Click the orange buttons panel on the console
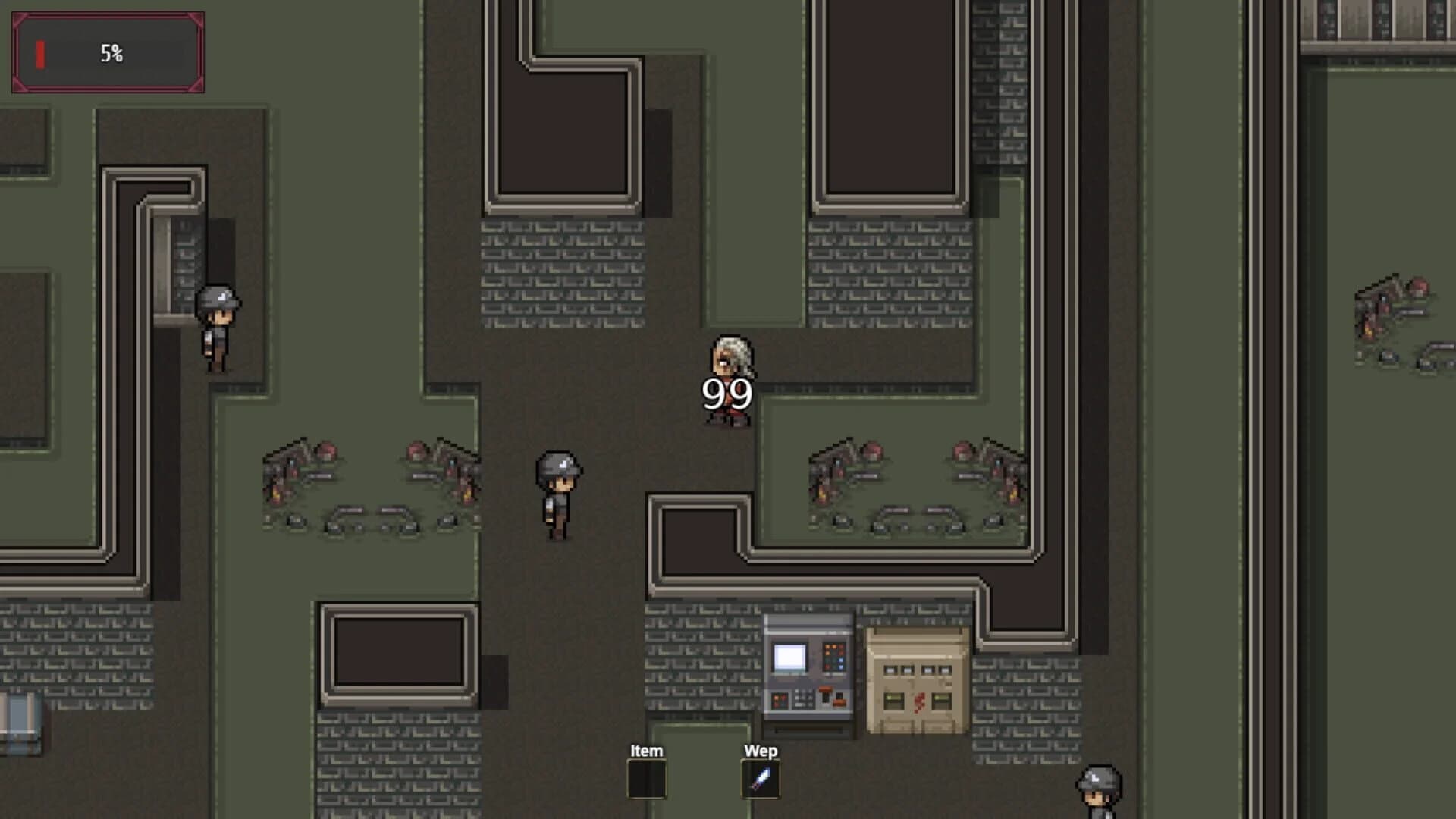Image resolution: width=1456 pixels, height=819 pixels. point(833,657)
